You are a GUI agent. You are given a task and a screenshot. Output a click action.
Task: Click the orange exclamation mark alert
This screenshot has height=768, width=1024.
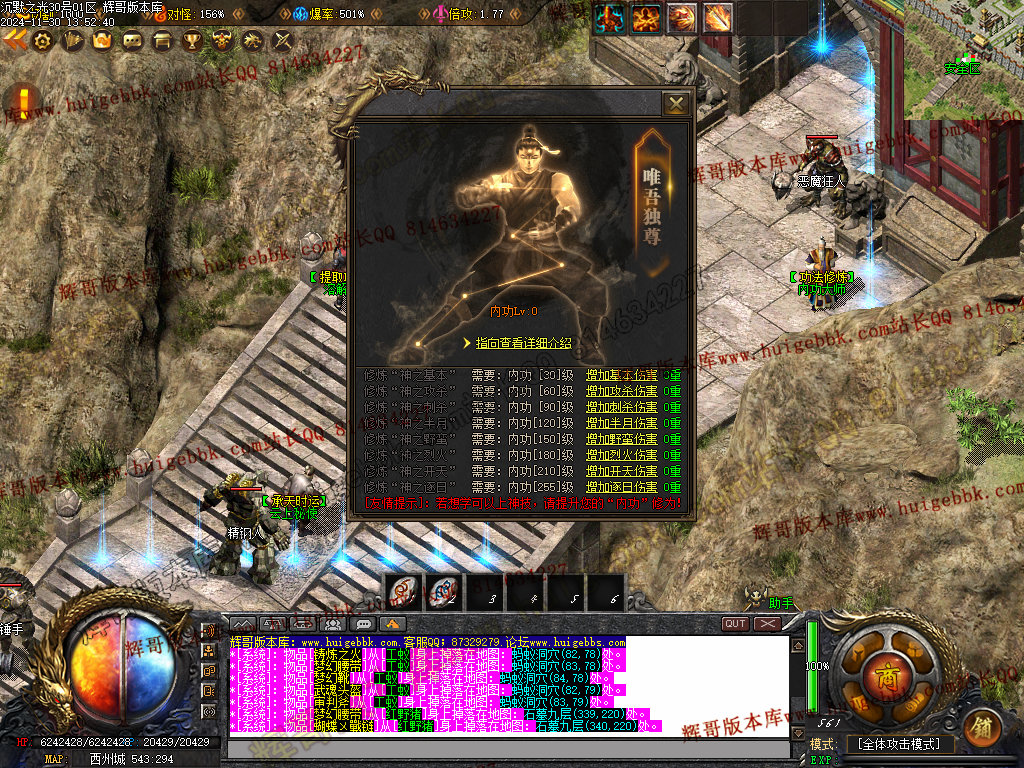point(24,101)
